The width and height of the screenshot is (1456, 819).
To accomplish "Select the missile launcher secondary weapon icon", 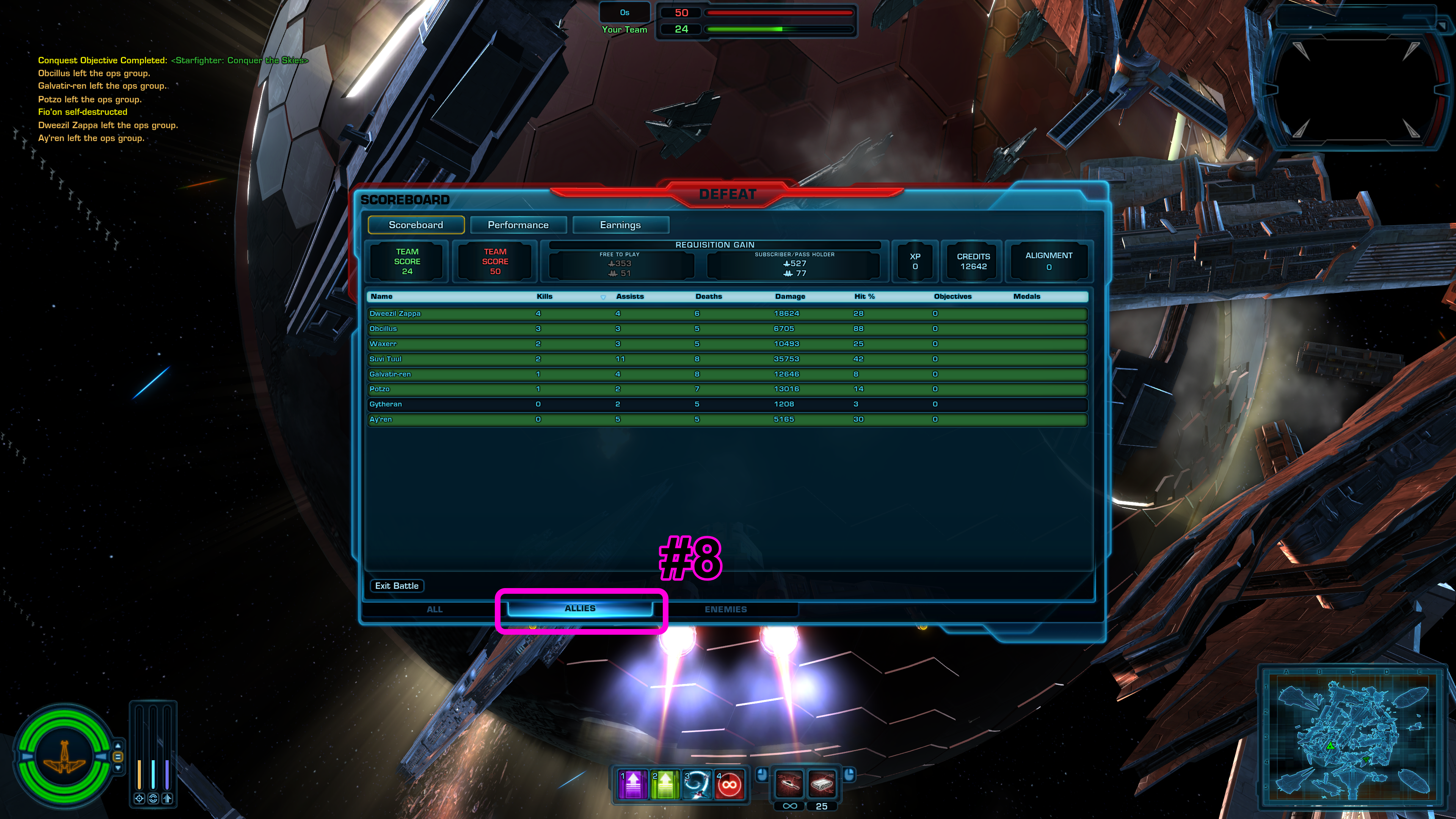I will click(x=822, y=784).
